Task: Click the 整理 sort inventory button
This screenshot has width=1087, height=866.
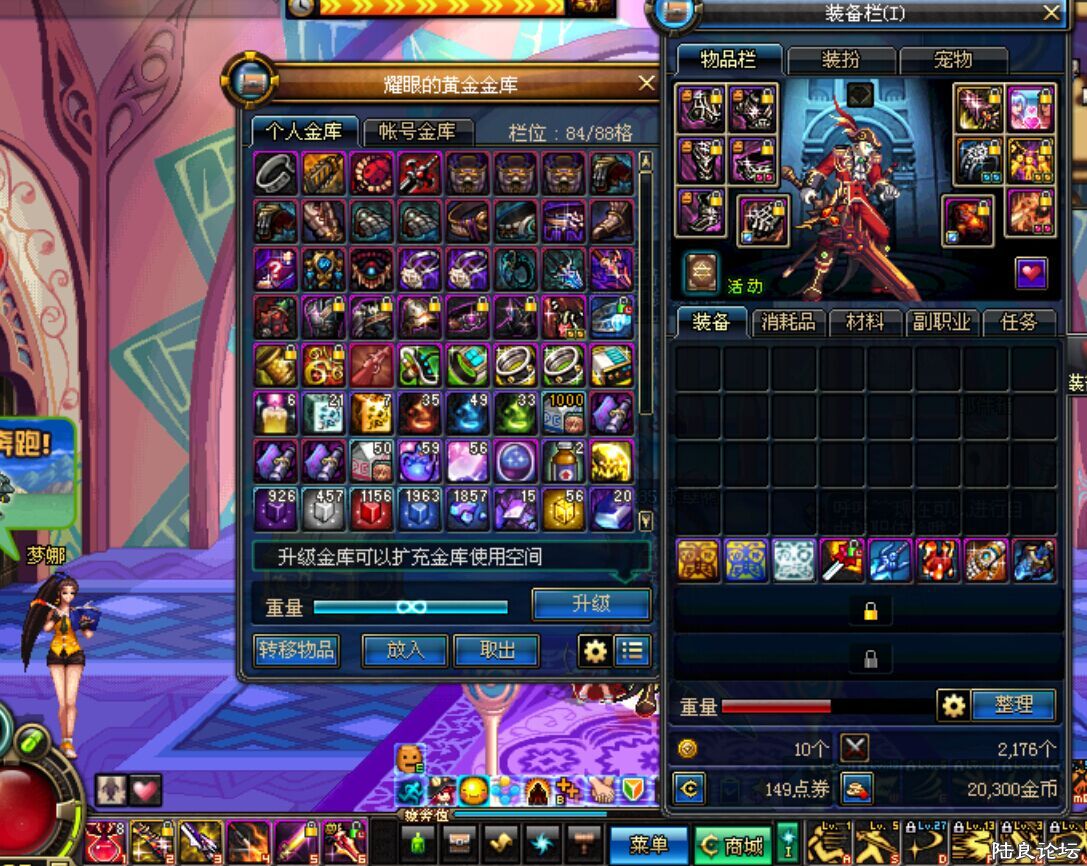Action: point(1012,705)
